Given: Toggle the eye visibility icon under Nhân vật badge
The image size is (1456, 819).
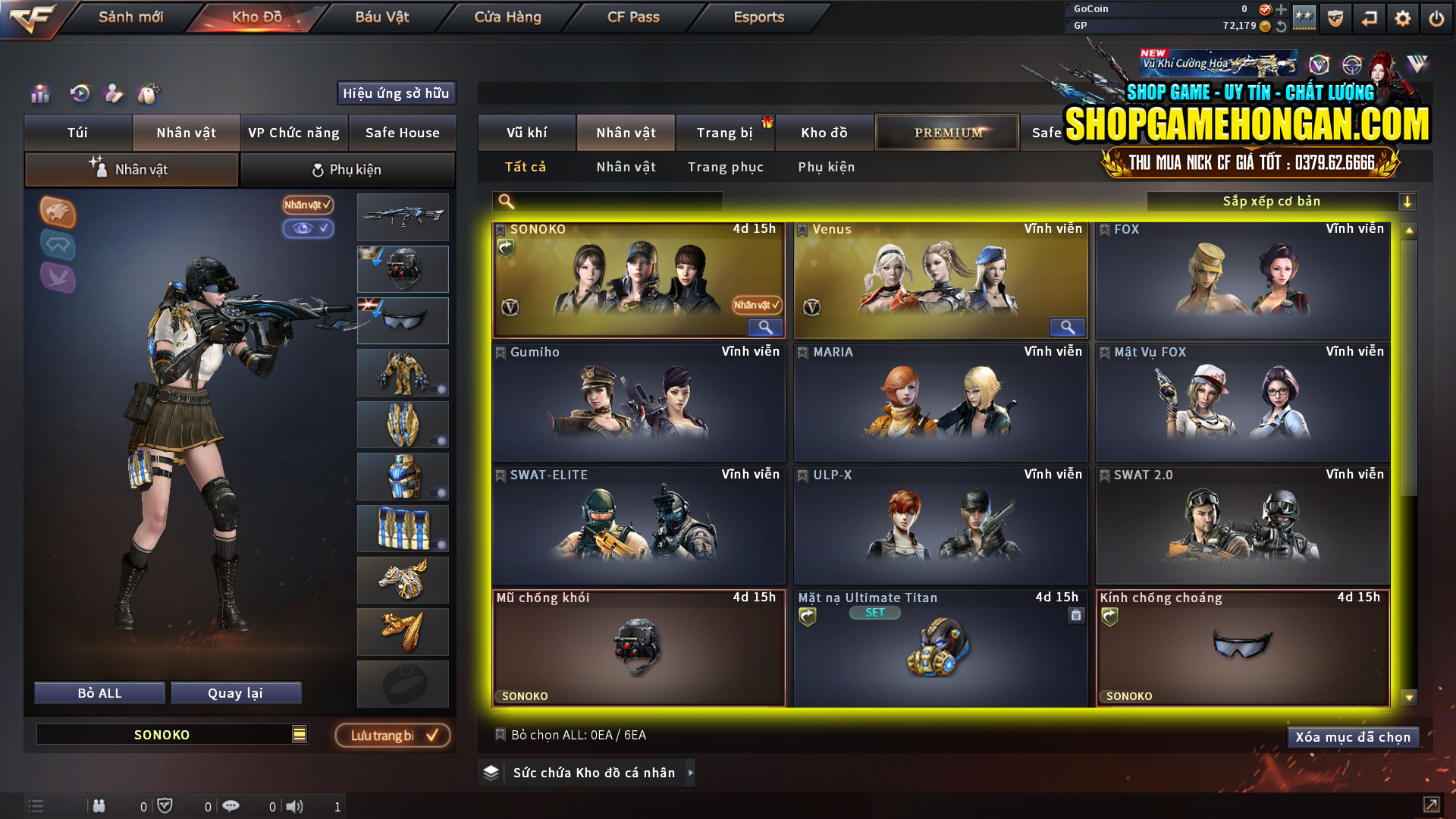Looking at the screenshot, I should pos(308,229).
